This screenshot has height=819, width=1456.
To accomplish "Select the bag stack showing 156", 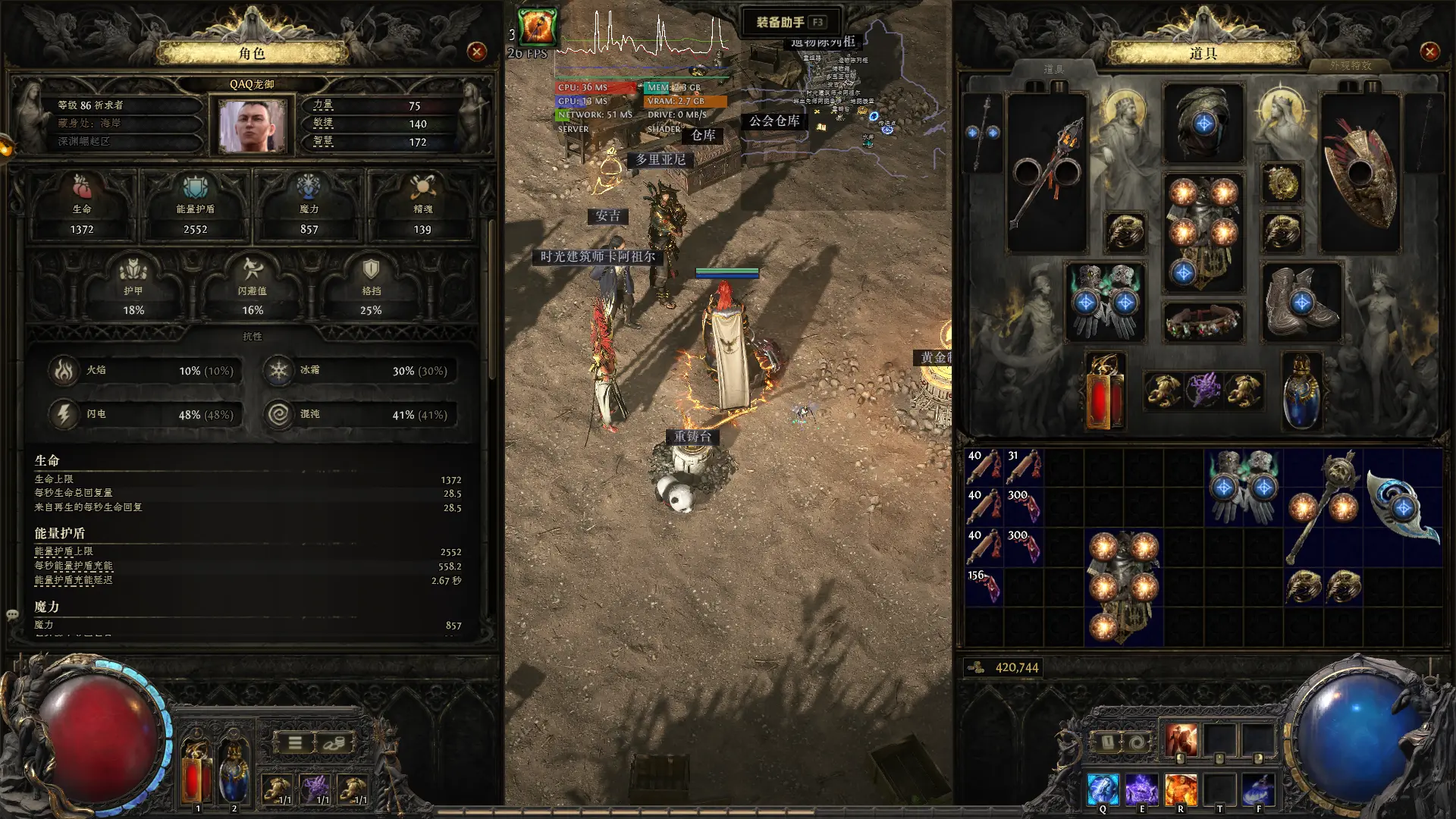I will coord(984,586).
